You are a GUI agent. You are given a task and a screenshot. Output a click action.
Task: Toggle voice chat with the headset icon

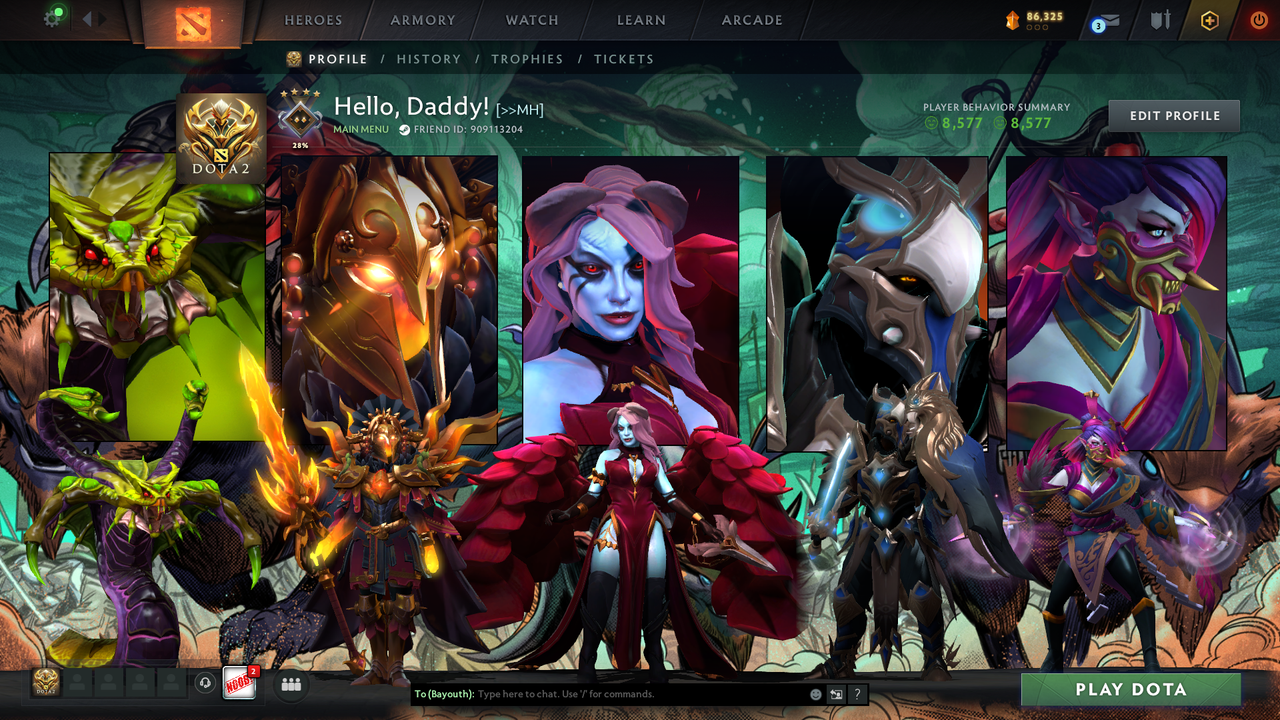pyautogui.click(x=205, y=684)
